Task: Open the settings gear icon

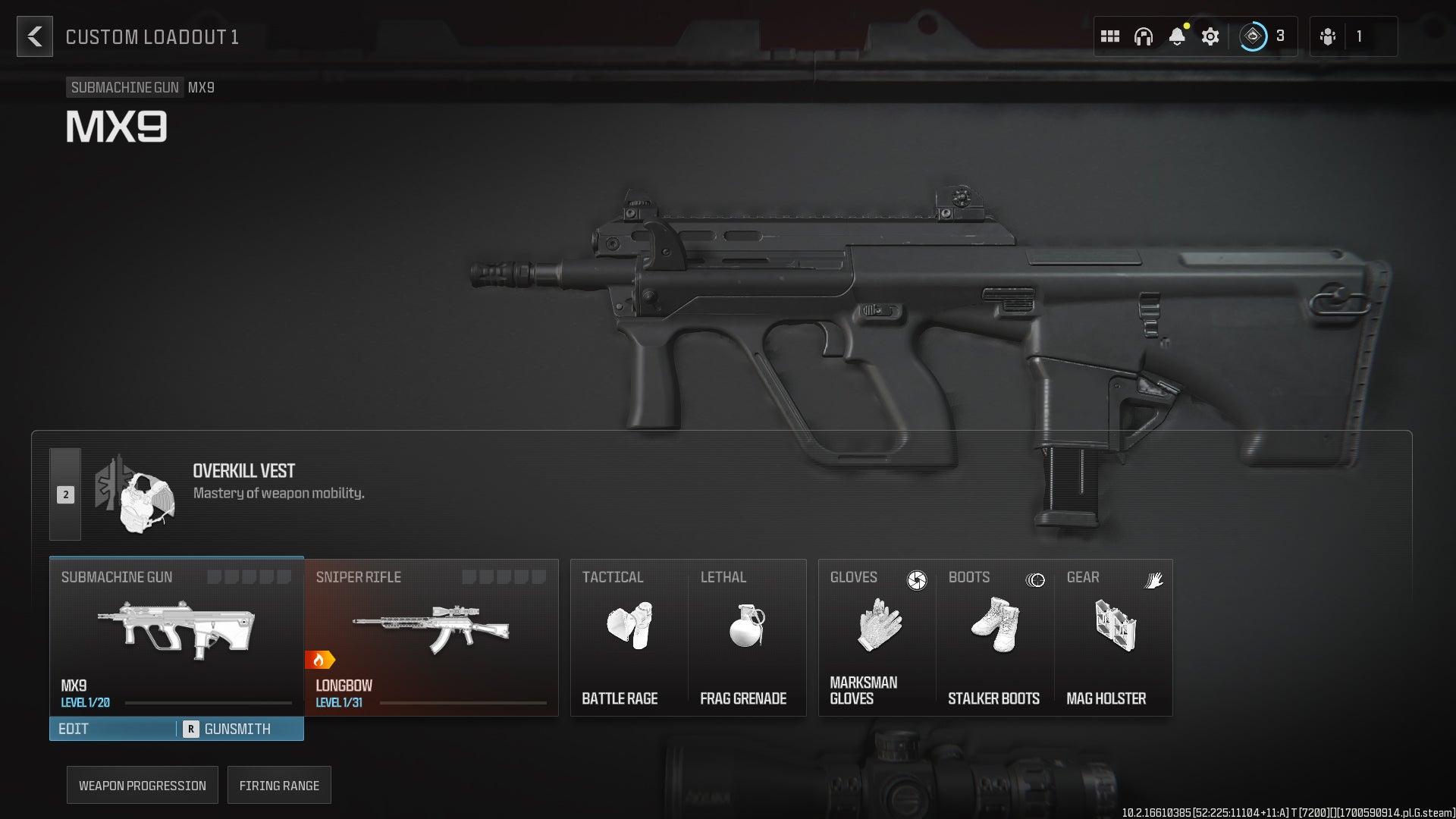Action: click(x=1210, y=36)
